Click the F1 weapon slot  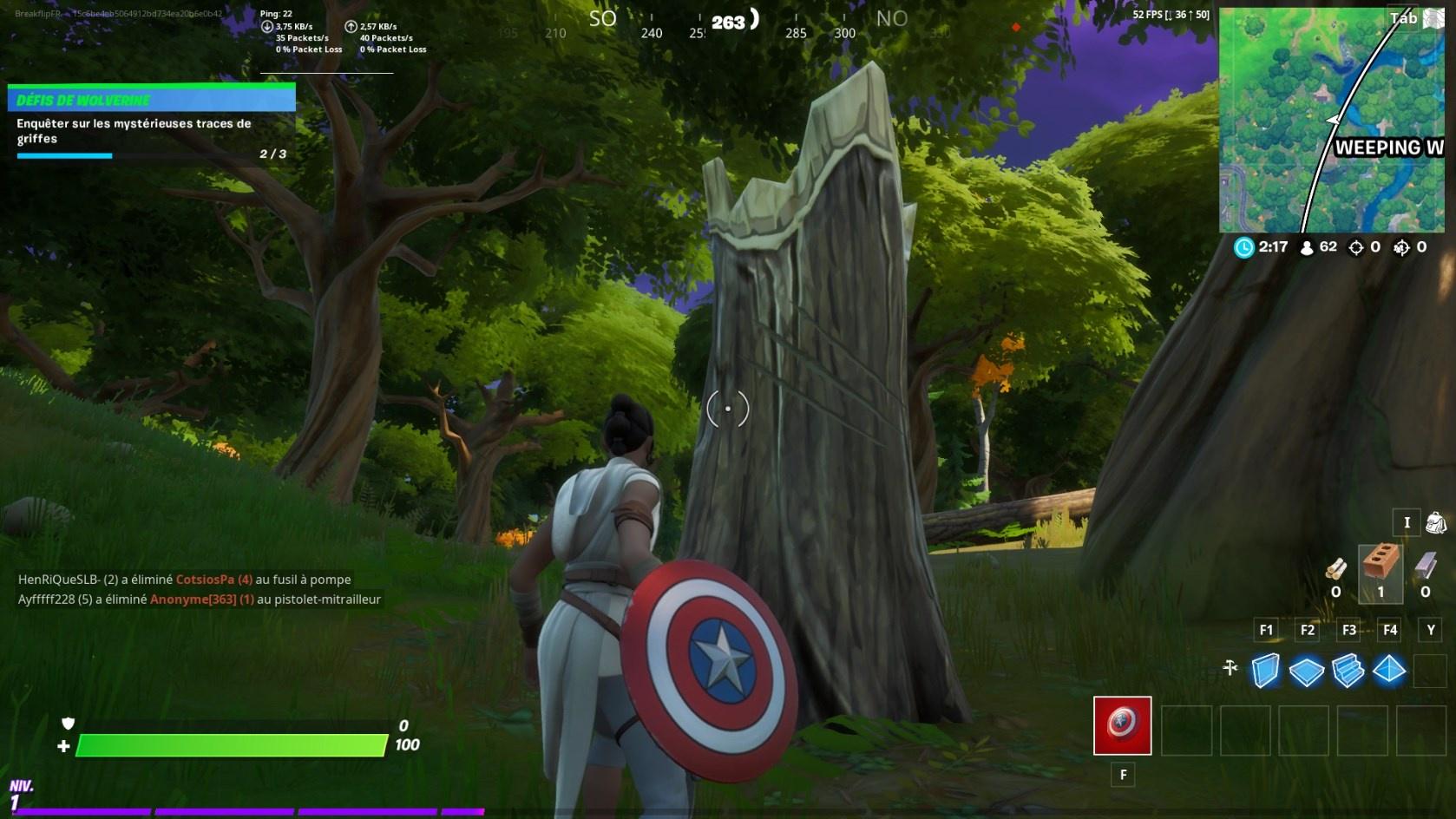(1266, 631)
